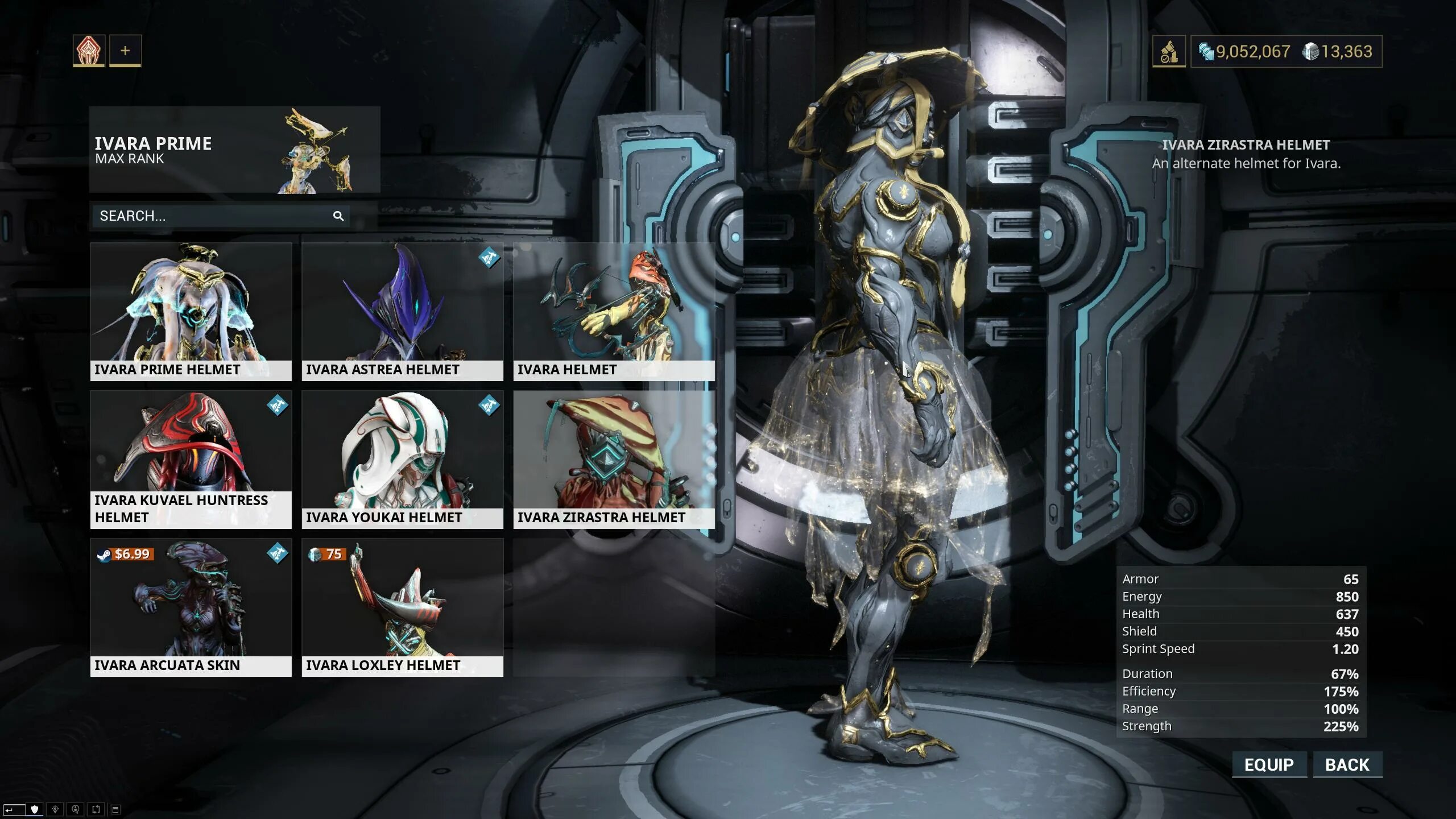Select Ivara Kuvael Huntress Helmet
Screen dimensions: 1456x819
point(191,459)
